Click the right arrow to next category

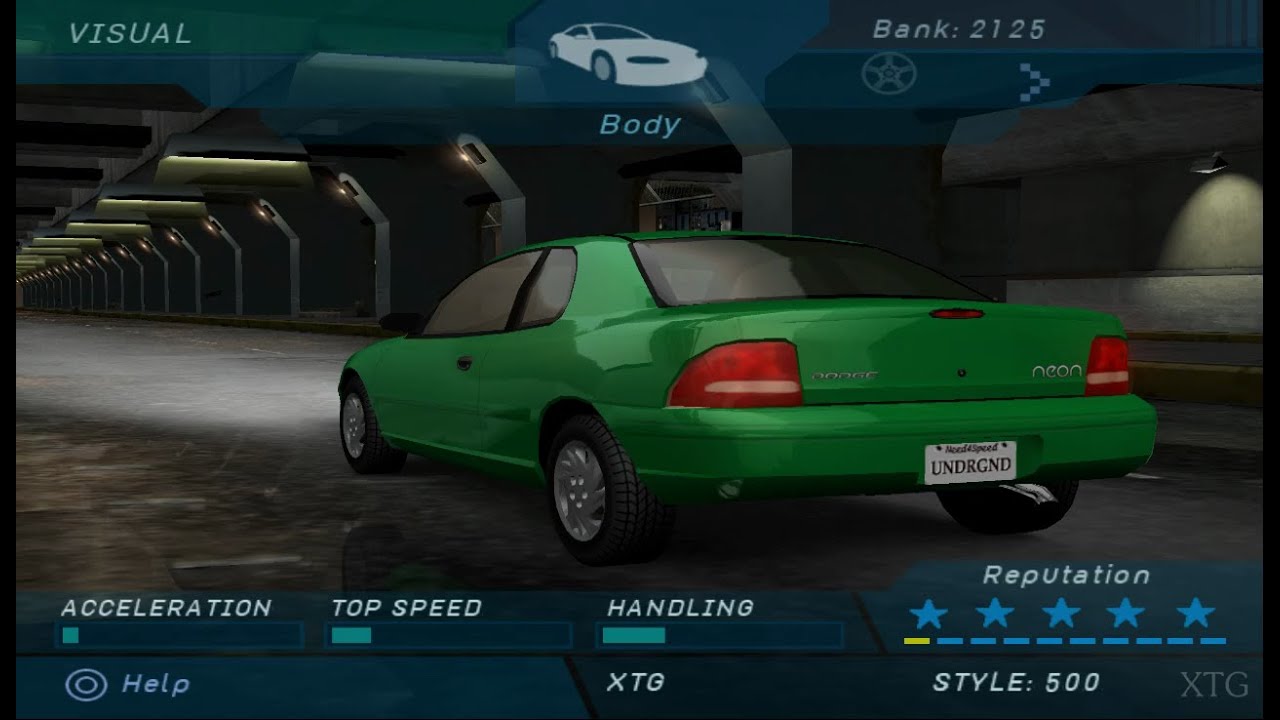click(x=1034, y=81)
